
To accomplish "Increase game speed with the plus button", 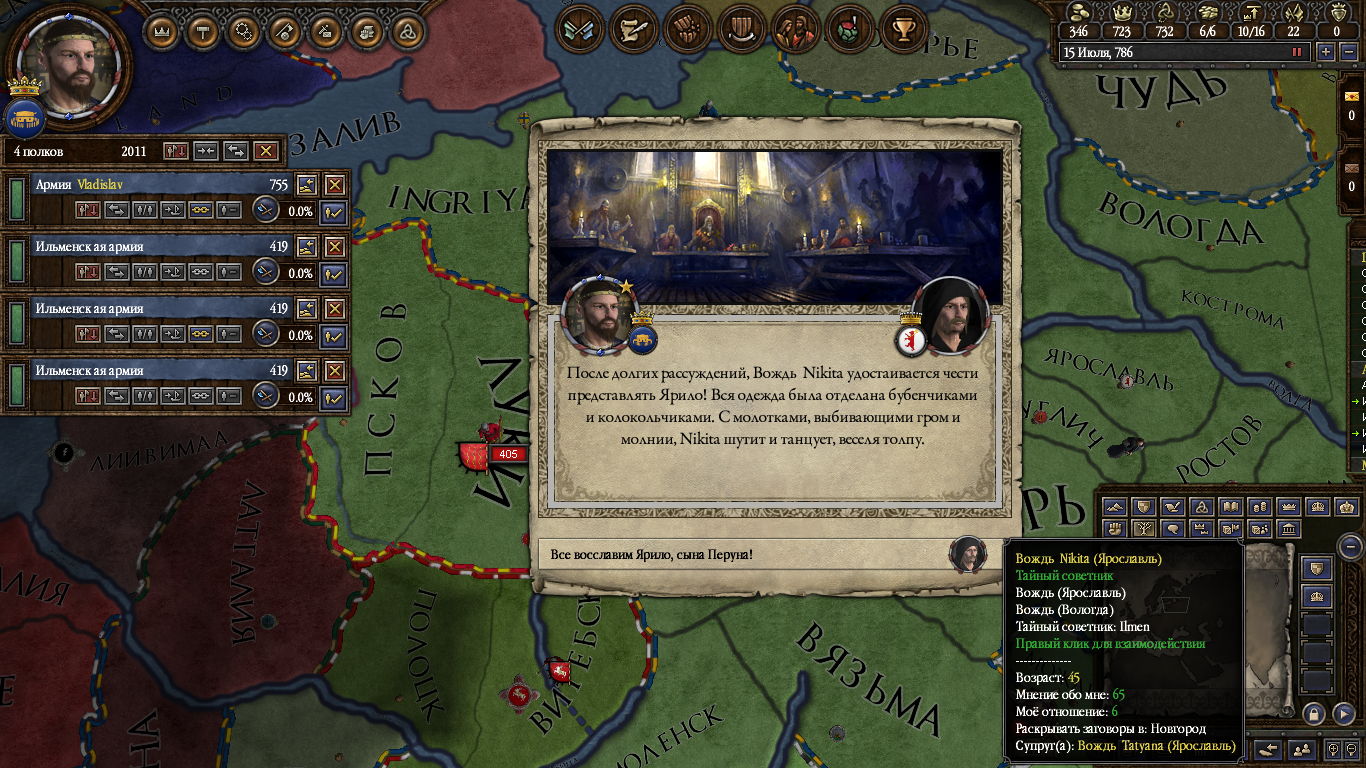I will [x=1326, y=52].
